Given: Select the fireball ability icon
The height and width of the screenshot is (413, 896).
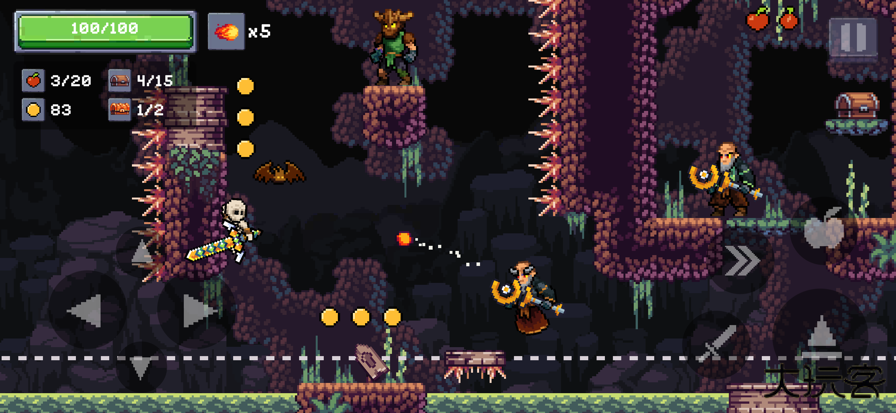Looking at the screenshot, I should point(226,32).
